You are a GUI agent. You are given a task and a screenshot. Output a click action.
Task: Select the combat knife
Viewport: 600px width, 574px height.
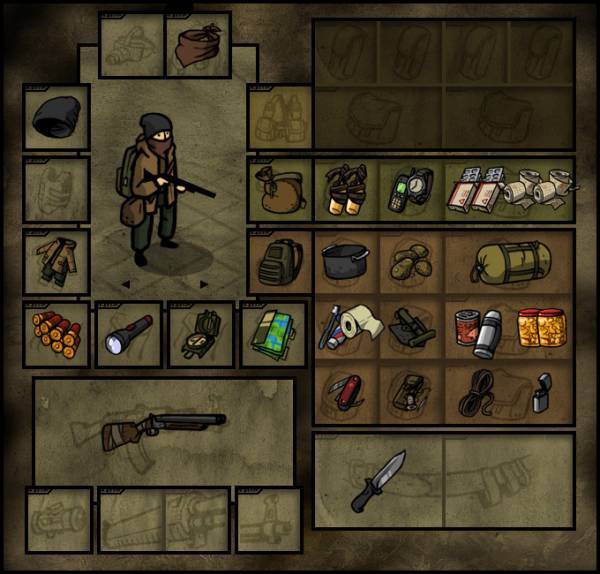coord(377,480)
